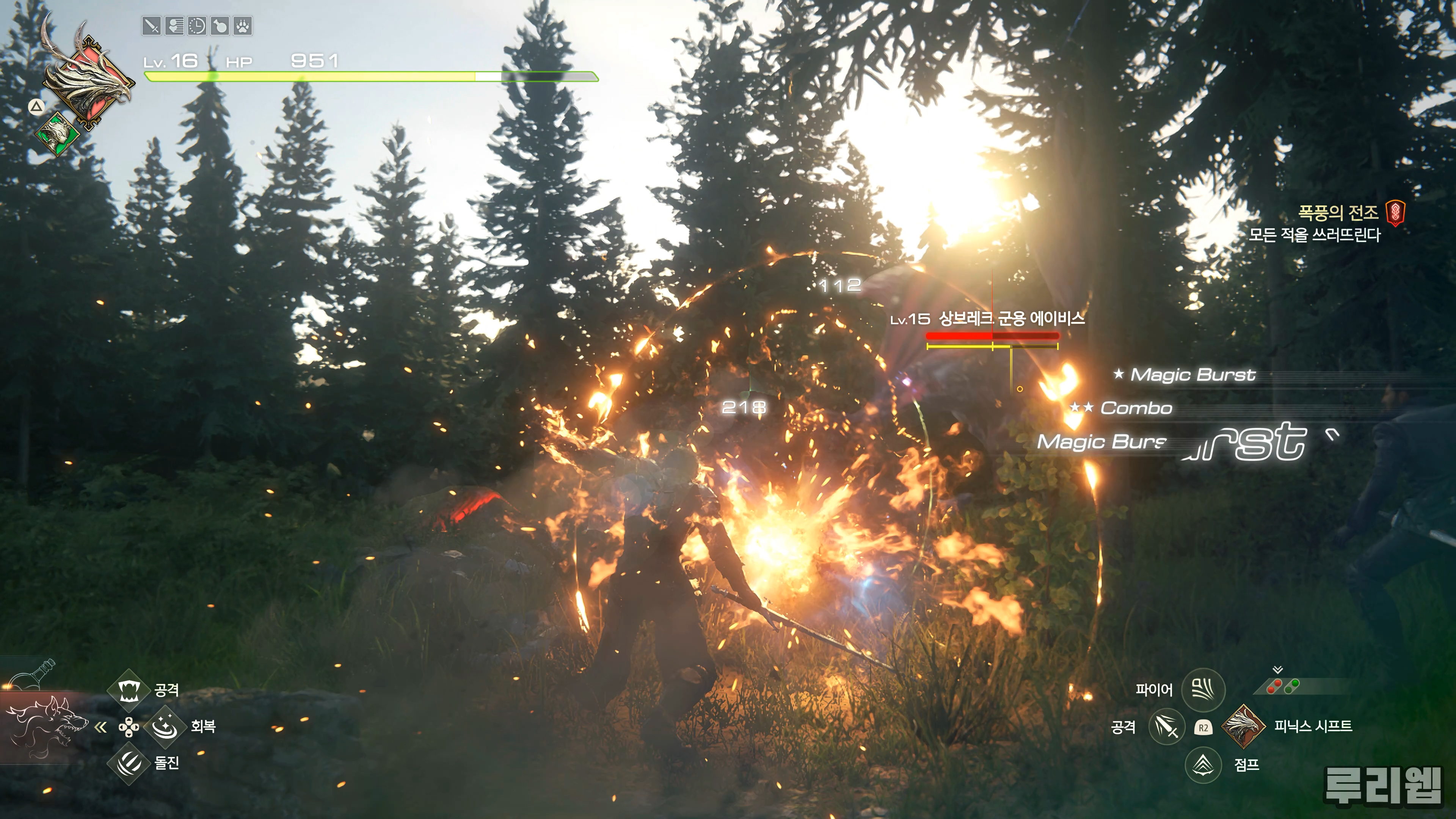Open the 폭풍의 전조 quest tracker
Image resolution: width=1456 pixels, height=819 pixels.
click(x=1338, y=213)
